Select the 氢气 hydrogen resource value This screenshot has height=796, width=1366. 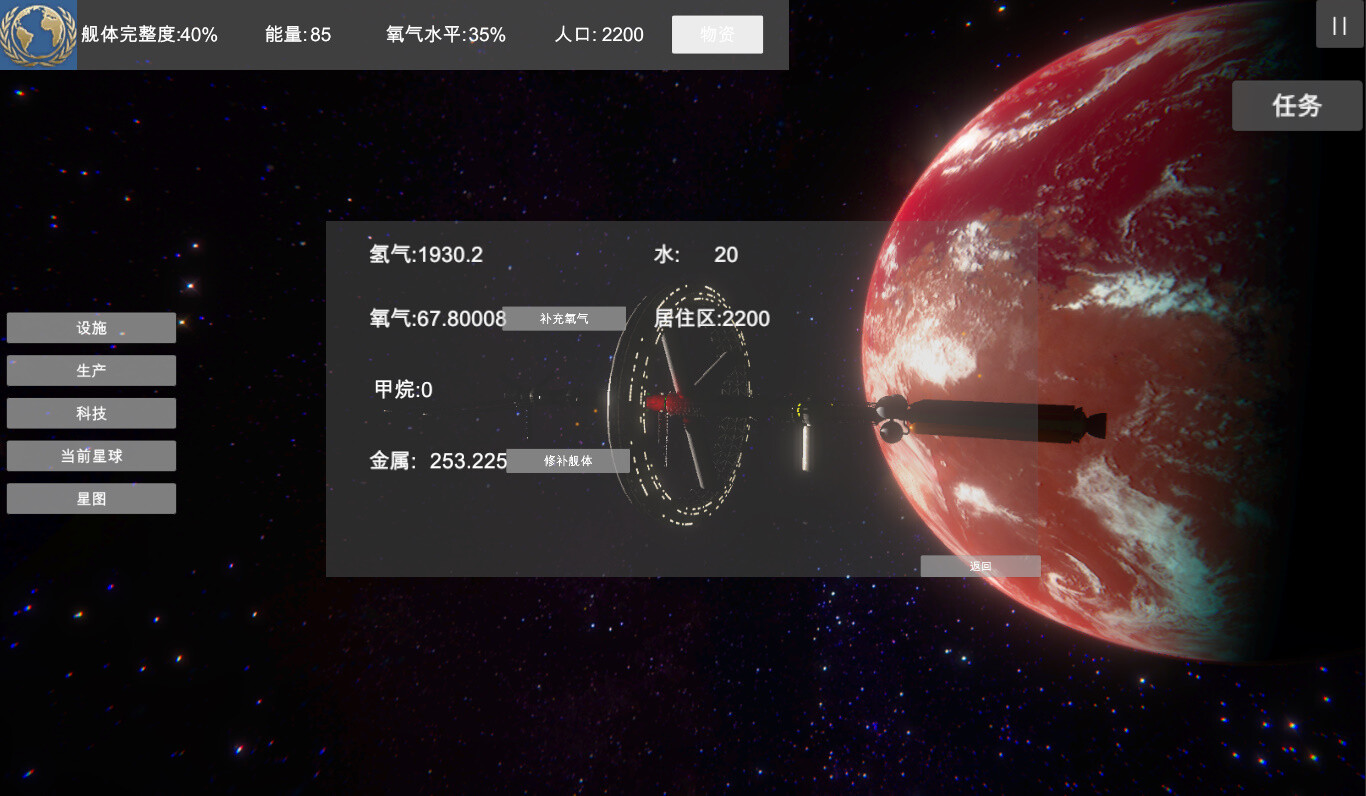[424, 255]
